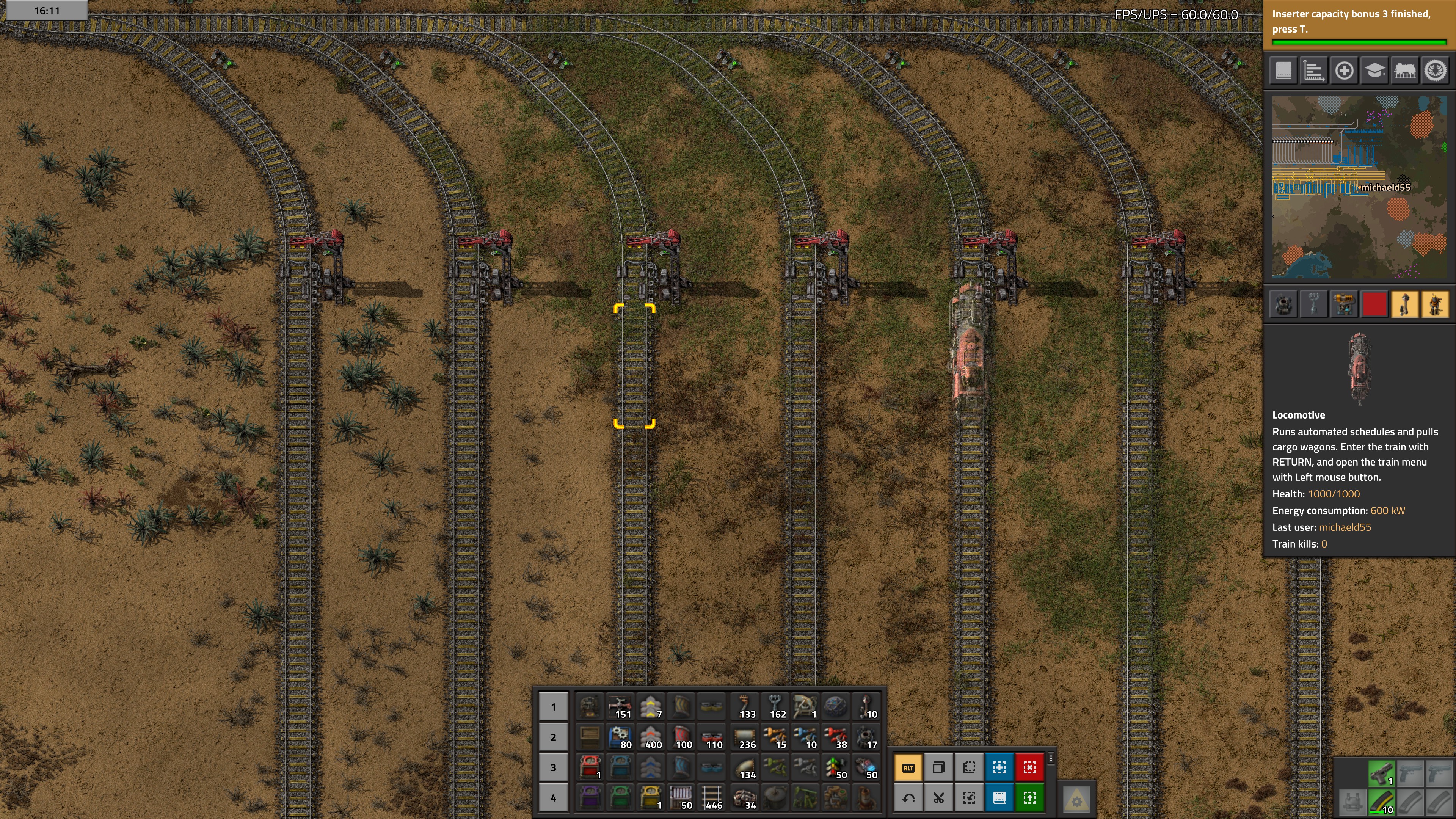The height and width of the screenshot is (819, 1456).
Task: Open the blueprint book shortcut
Action: 999,797
